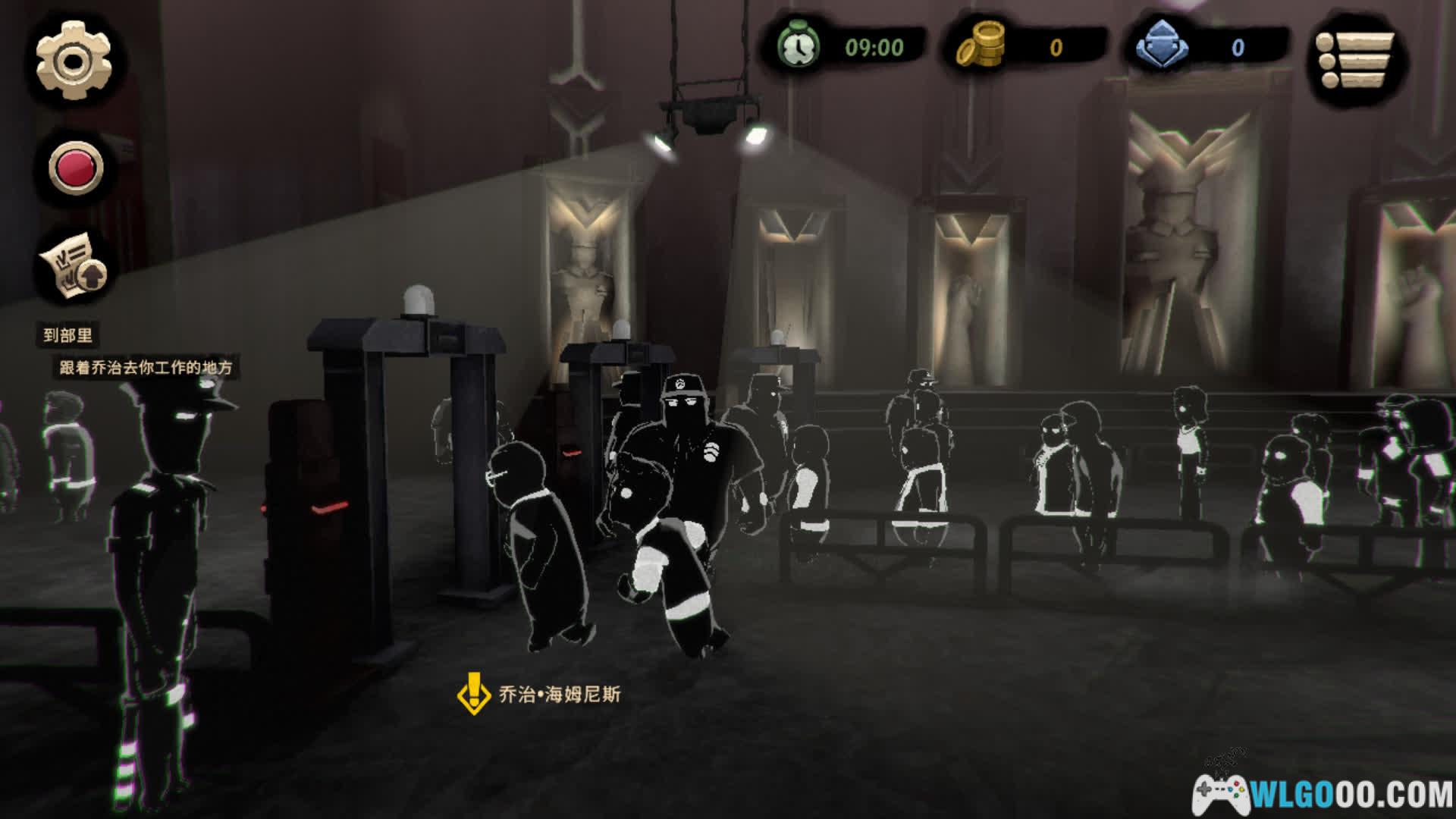
Task: Click the green alarm clock icon
Action: point(799,46)
